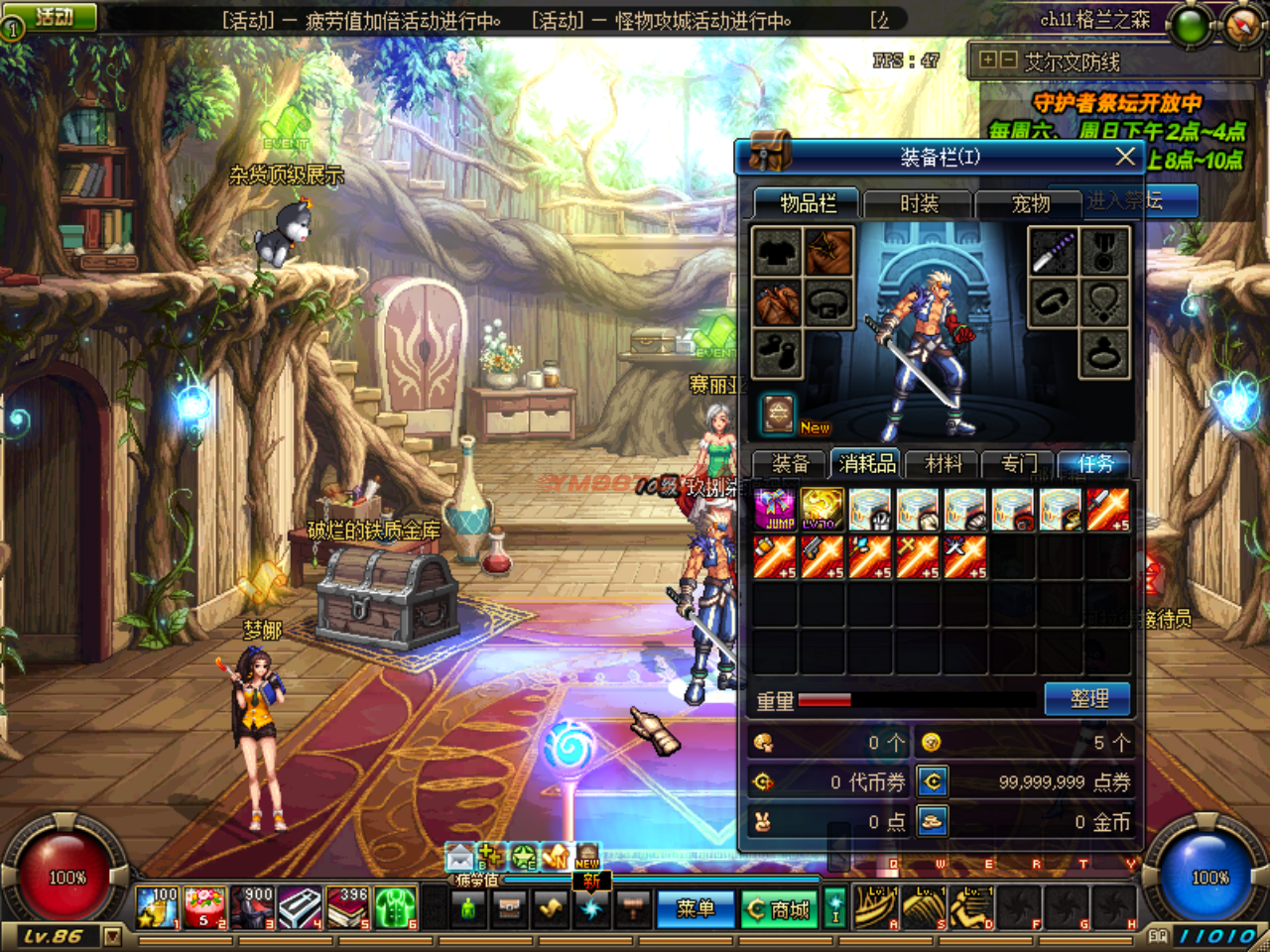Use the green shirt hotbar item
This screenshot has width=1270, height=952.
(395, 907)
